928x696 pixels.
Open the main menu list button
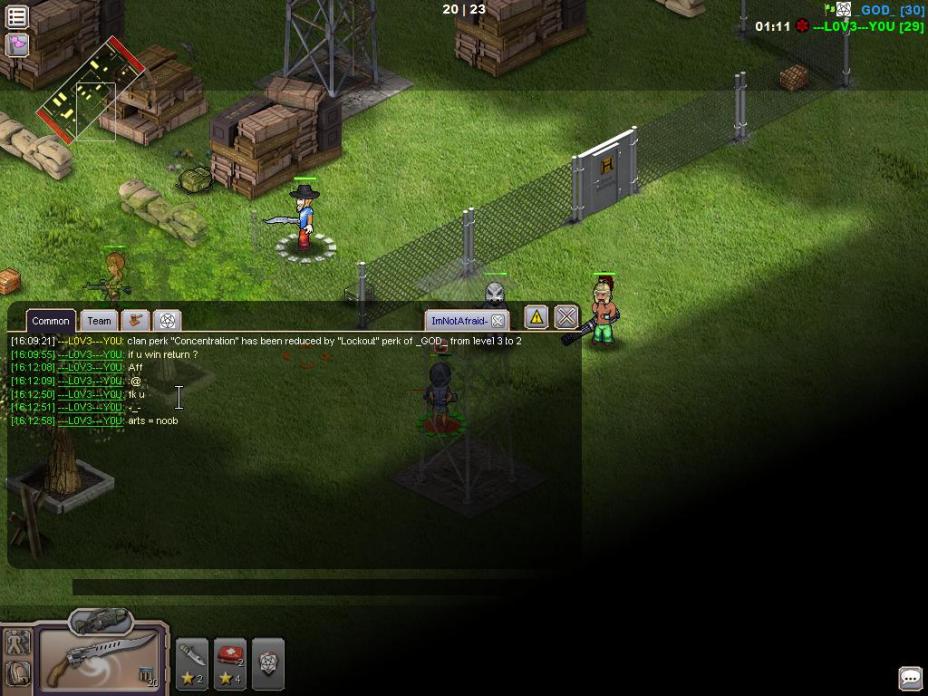(x=17, y=17)
